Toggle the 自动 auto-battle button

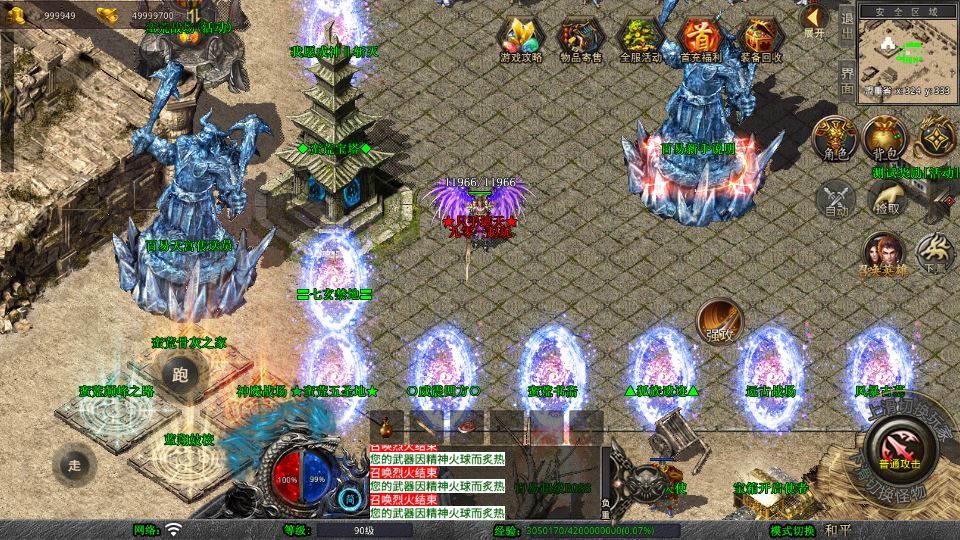tap(836, 198)
